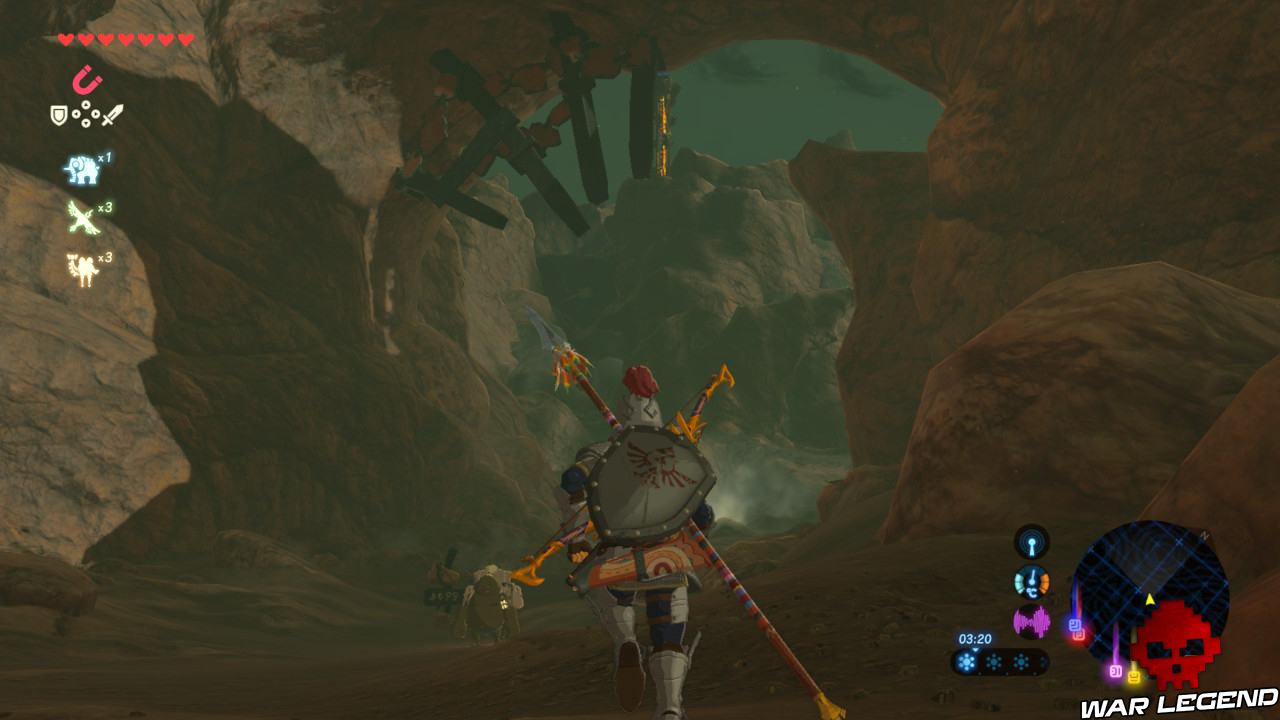Click the yellow rune marker under the minimap

(1134, 677)
